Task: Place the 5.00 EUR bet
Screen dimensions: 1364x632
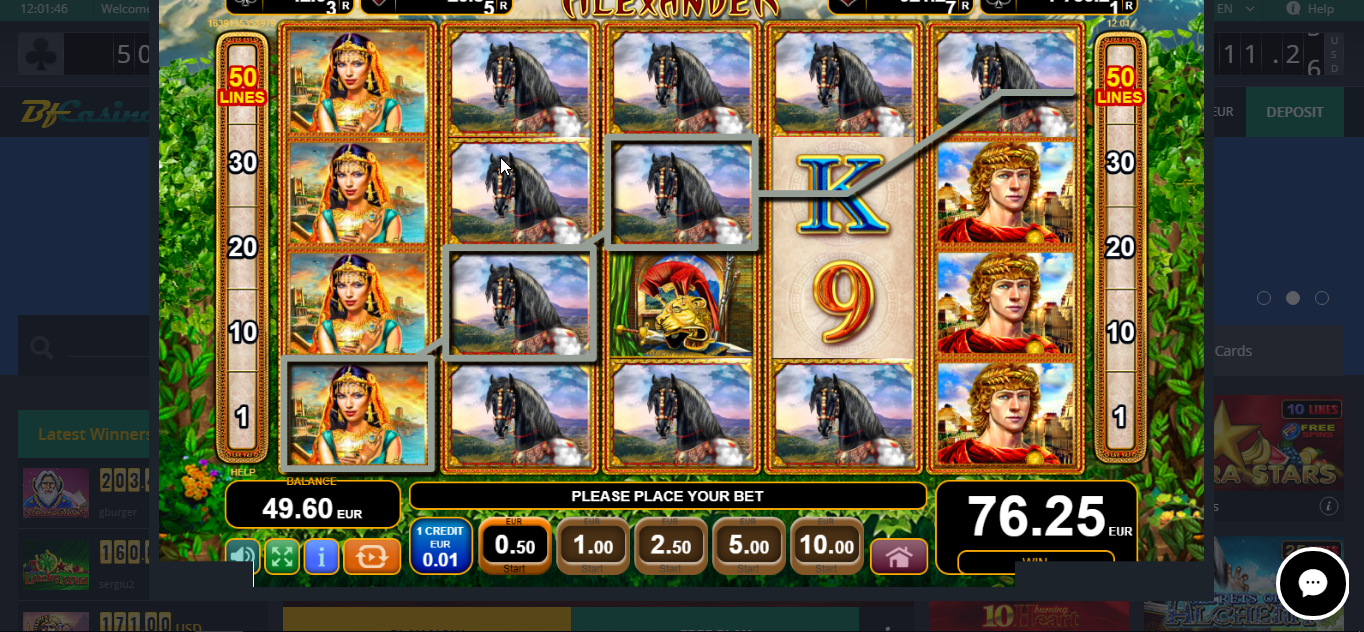Action: (749, 546)
